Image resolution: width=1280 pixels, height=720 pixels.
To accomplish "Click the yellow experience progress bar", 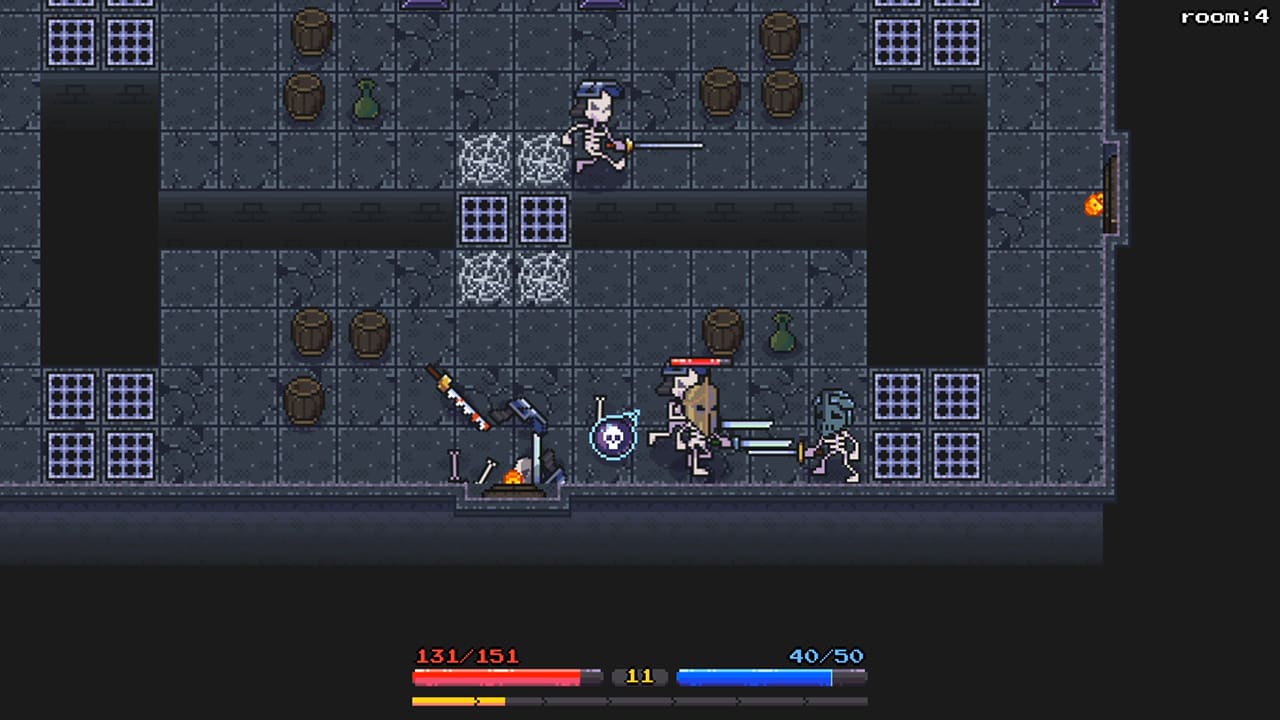I will [458, 700].
